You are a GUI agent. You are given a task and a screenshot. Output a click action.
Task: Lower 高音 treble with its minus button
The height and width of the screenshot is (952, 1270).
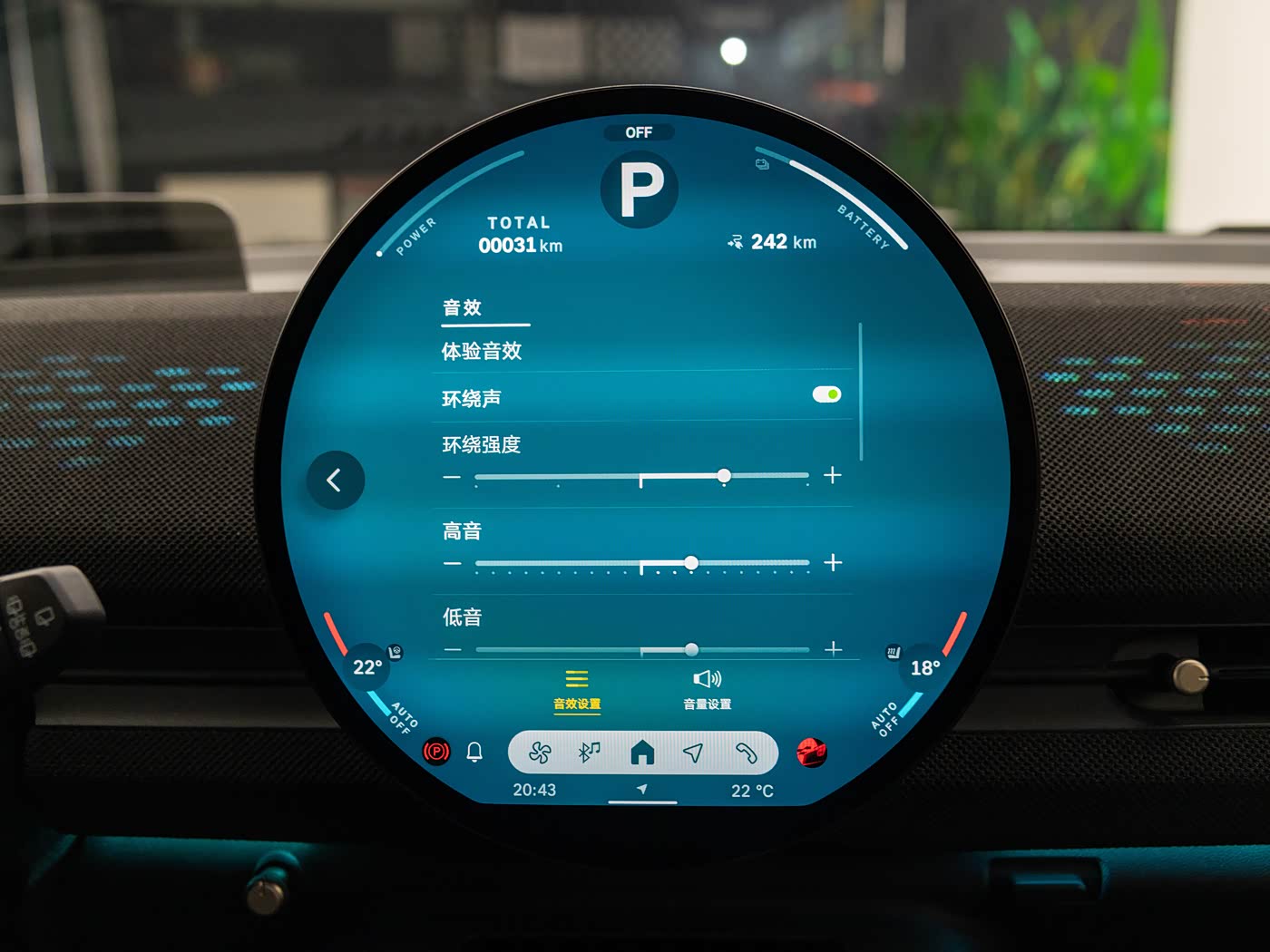point(452,564)
